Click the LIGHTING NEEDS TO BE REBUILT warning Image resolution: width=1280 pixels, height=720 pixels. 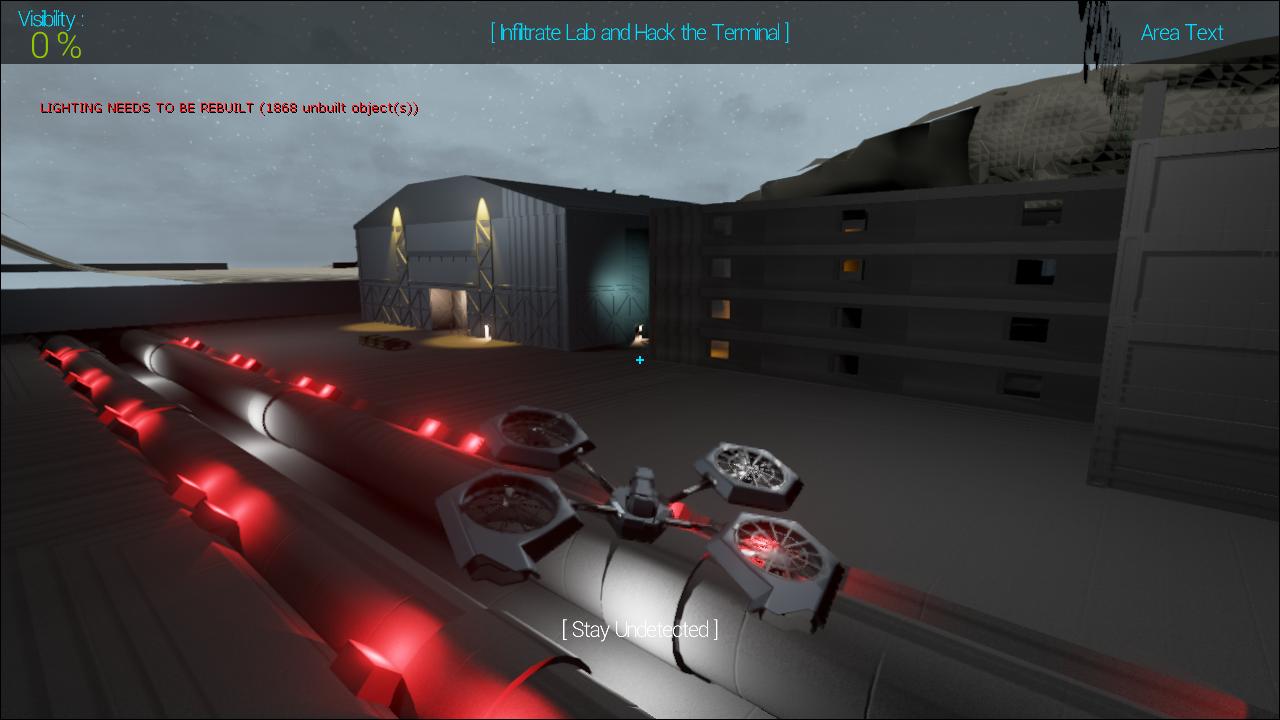click(x=229, y=108)
